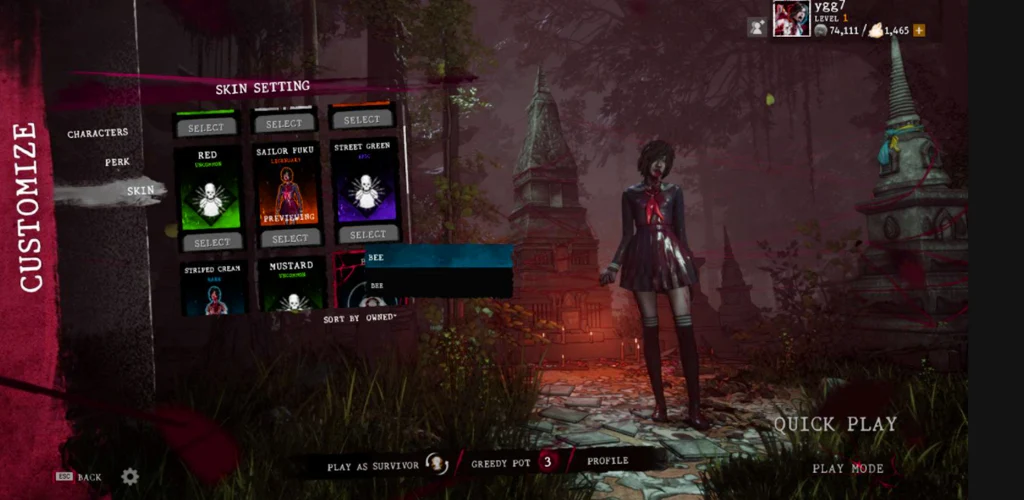Viewport: 1024px width, 500px height.
Task: Open the Greedy Pot
Action: click(512, 462)
